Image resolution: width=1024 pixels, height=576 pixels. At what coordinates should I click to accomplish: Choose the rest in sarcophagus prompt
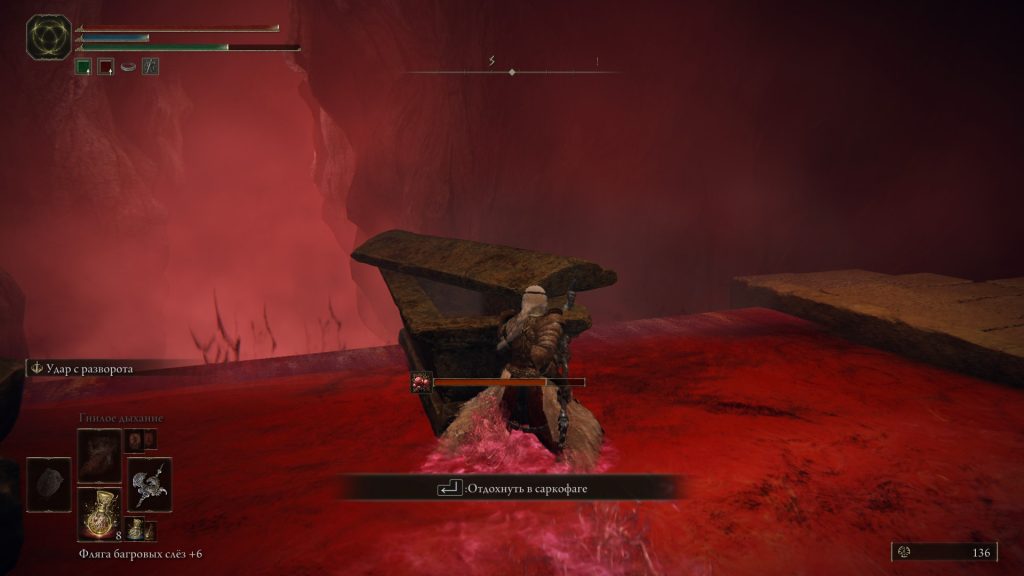tap(512, 488)
